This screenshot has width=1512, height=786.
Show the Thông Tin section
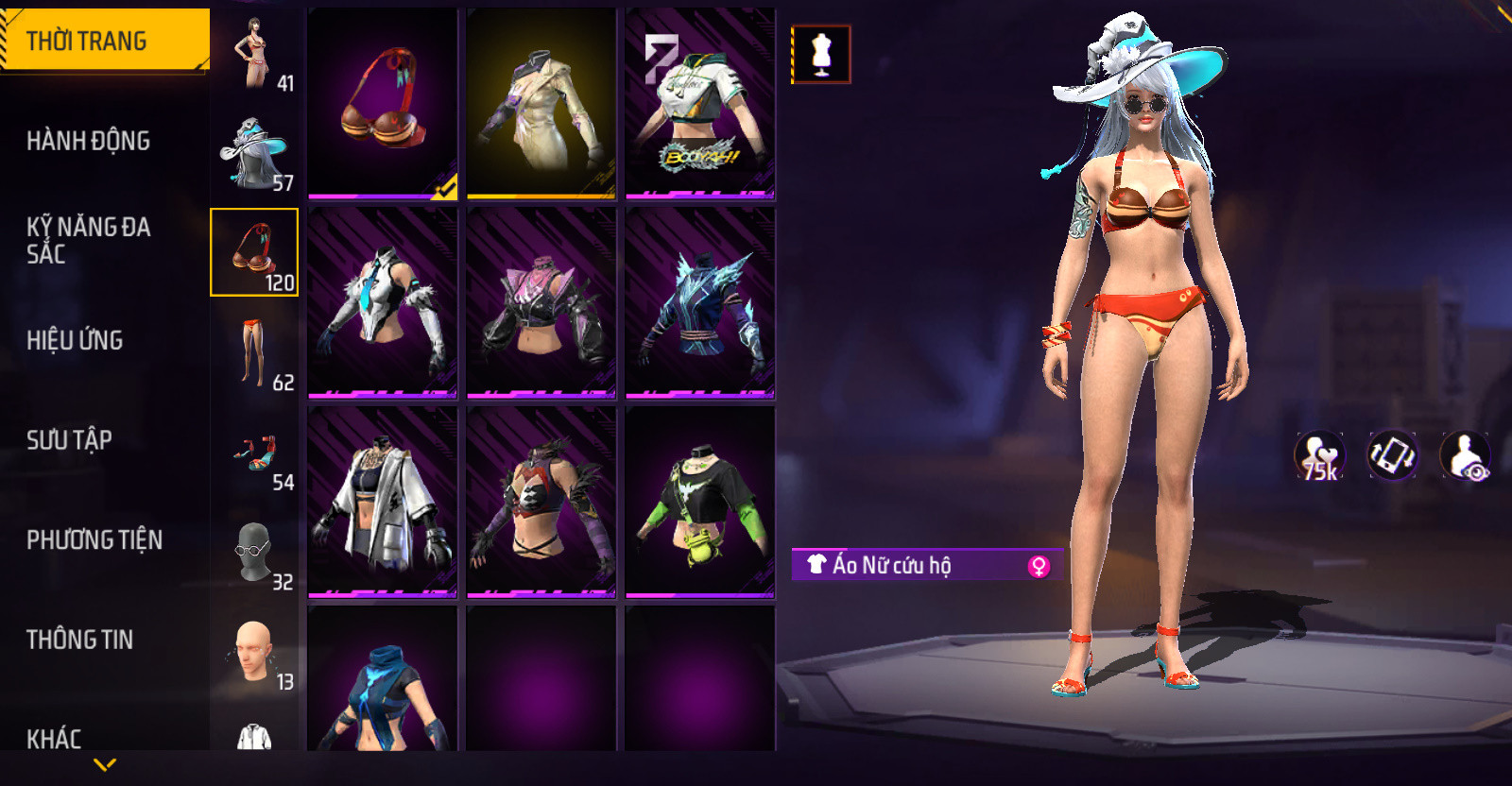tap(79, 640)
